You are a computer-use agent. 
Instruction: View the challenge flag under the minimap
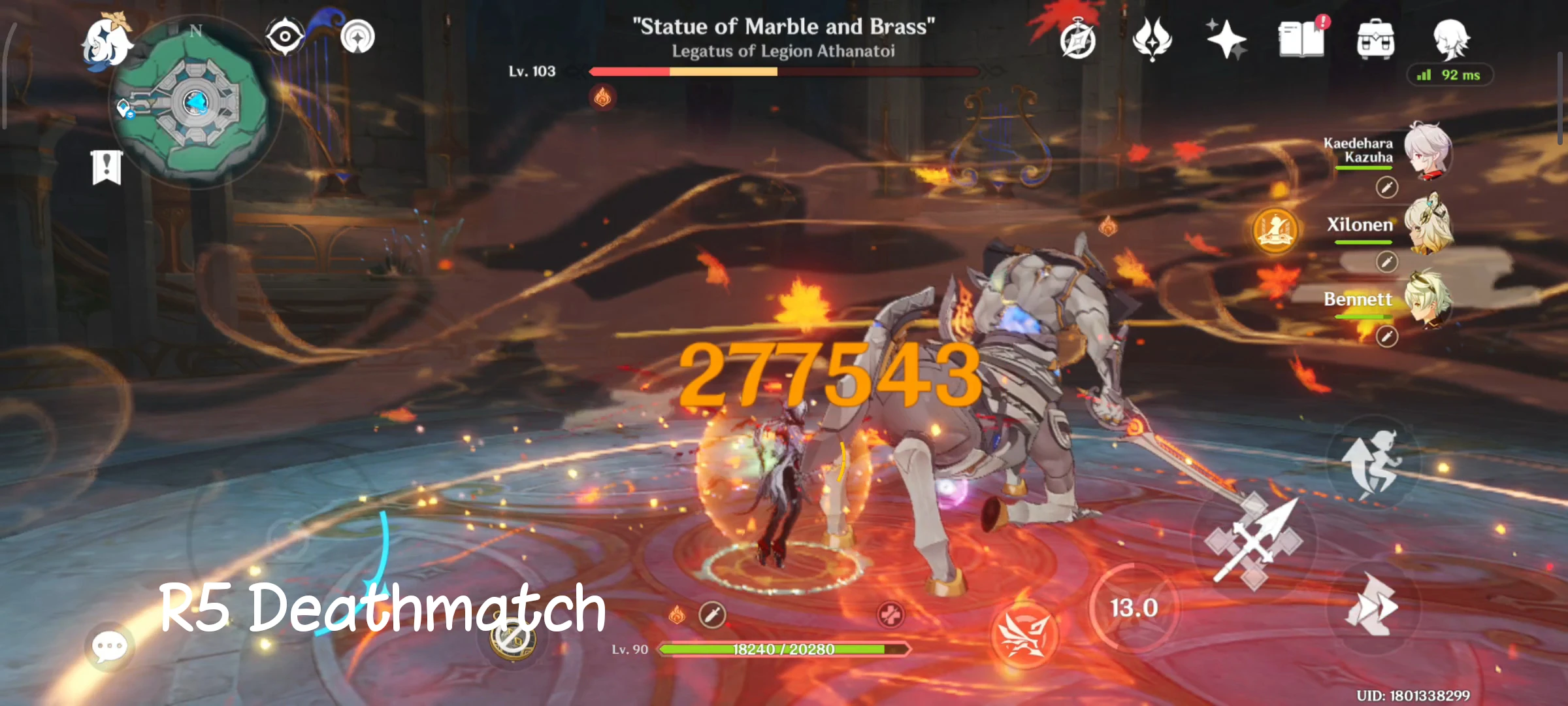tap(107, 166)
